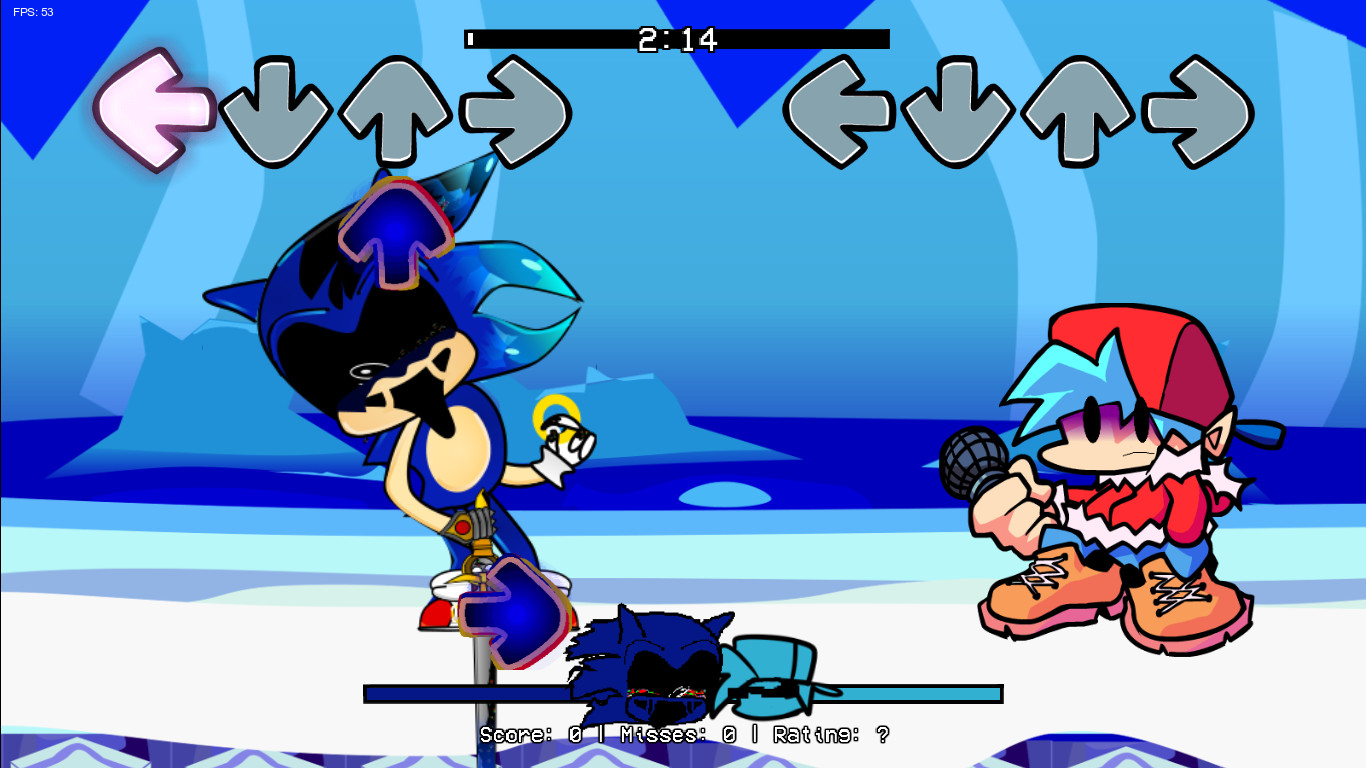Click the blue health bar at the bottom
The height and width of the screenshot is (768, 1366).
[x=450, y=691]
